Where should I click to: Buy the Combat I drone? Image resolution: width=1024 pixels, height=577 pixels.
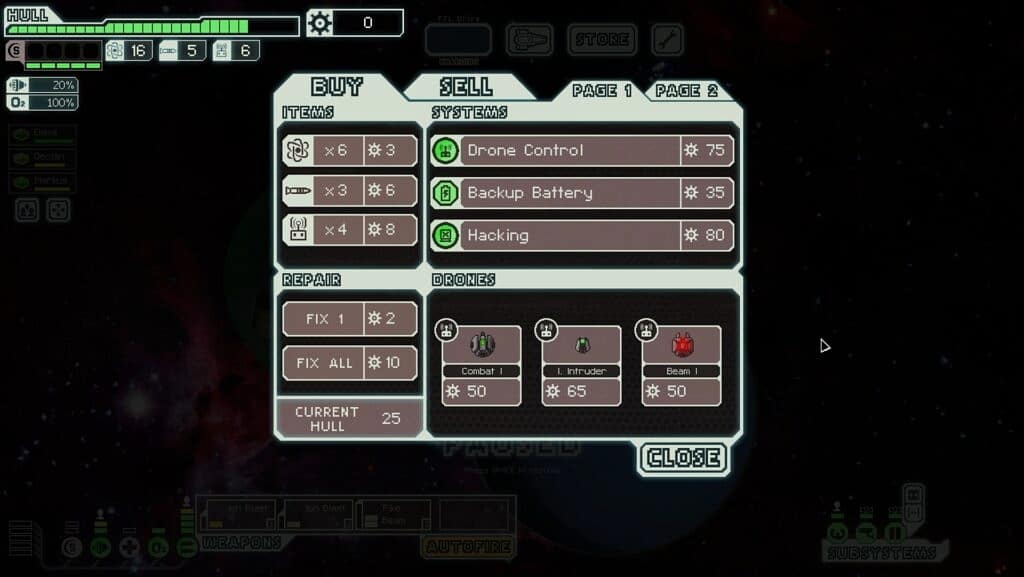pos(482,365)
